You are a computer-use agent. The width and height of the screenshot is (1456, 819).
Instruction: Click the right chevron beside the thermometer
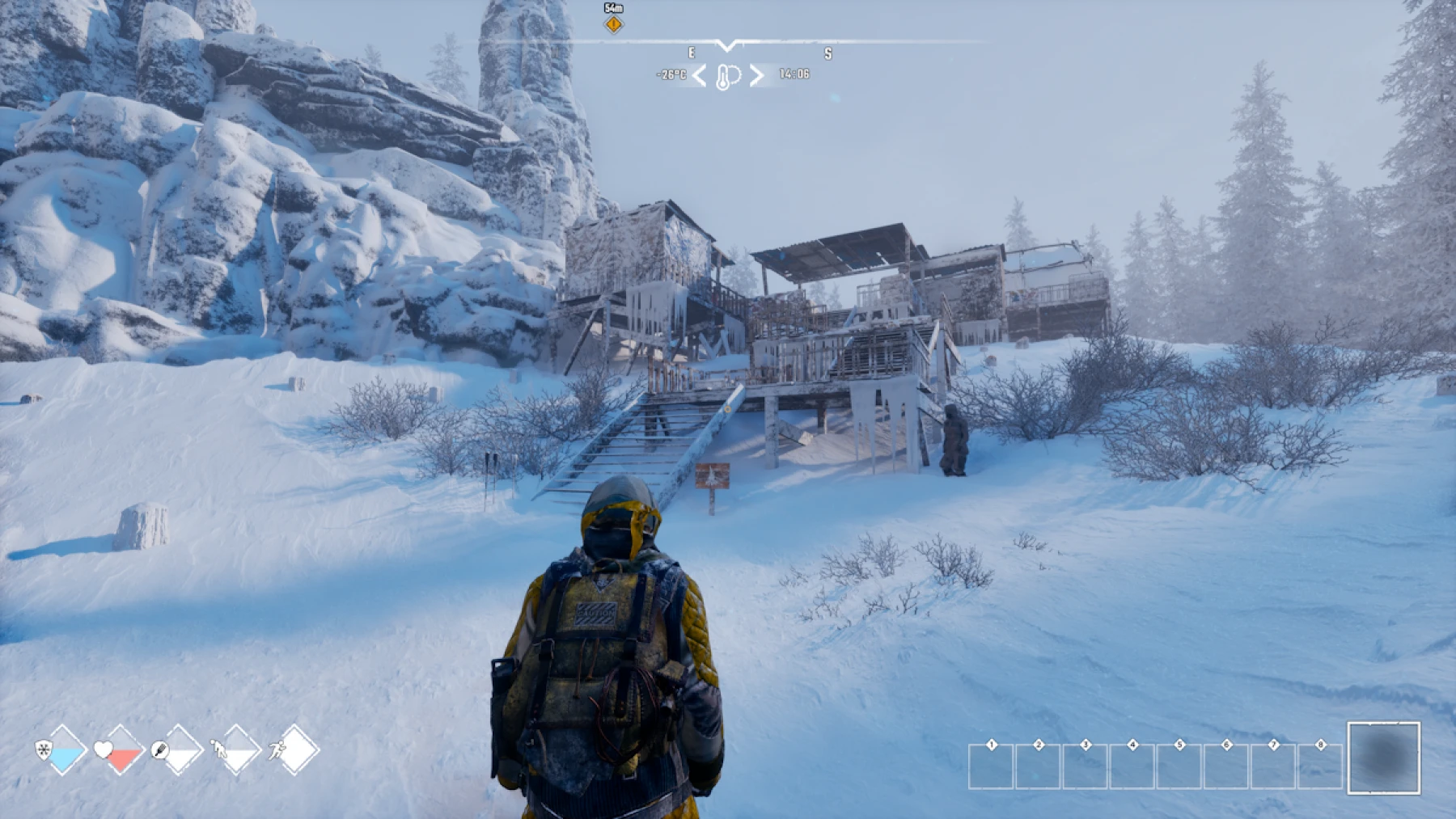point(756,76)
